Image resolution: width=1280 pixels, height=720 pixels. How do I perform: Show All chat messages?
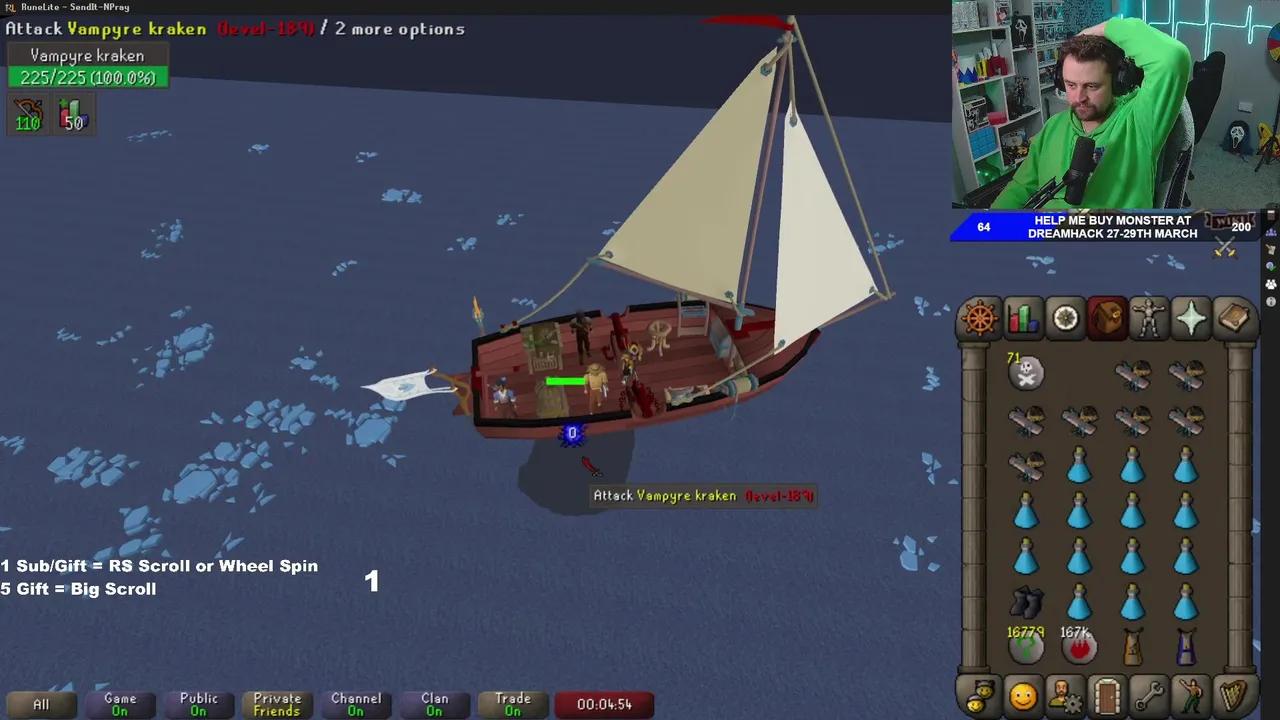click(x=41, y=704)
